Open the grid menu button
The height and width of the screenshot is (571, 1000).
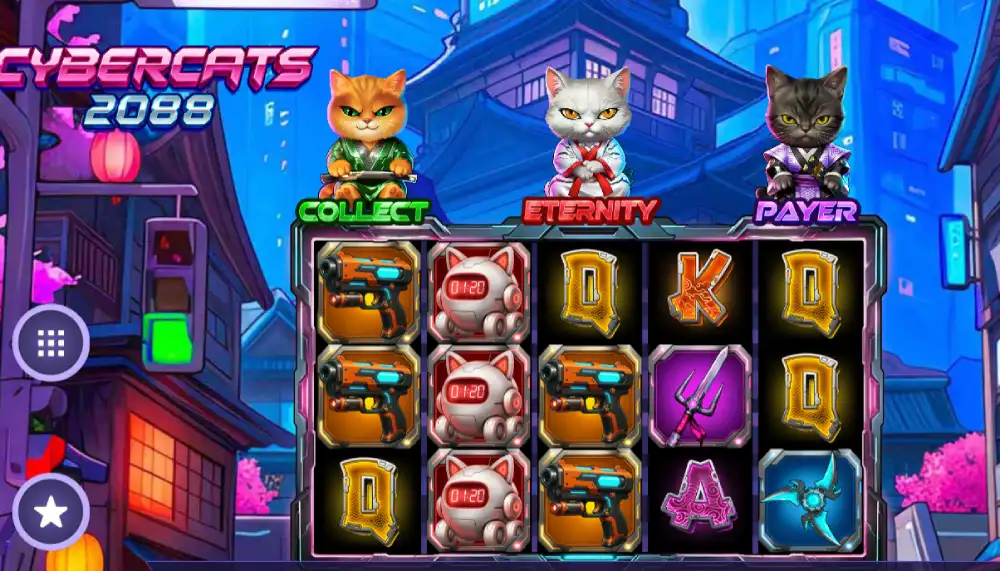51,343
